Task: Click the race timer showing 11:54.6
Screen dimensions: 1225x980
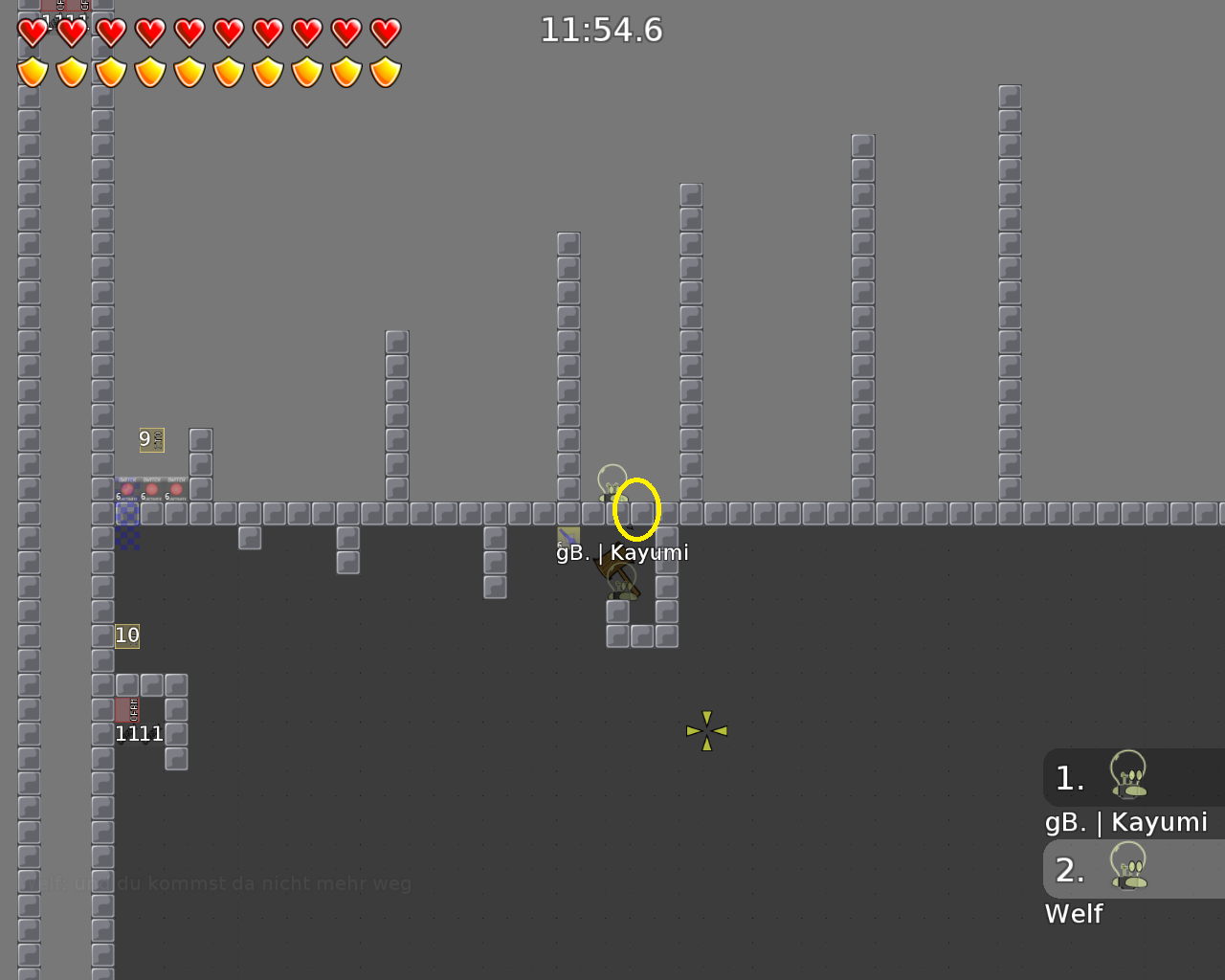Action: pos(600,30)
